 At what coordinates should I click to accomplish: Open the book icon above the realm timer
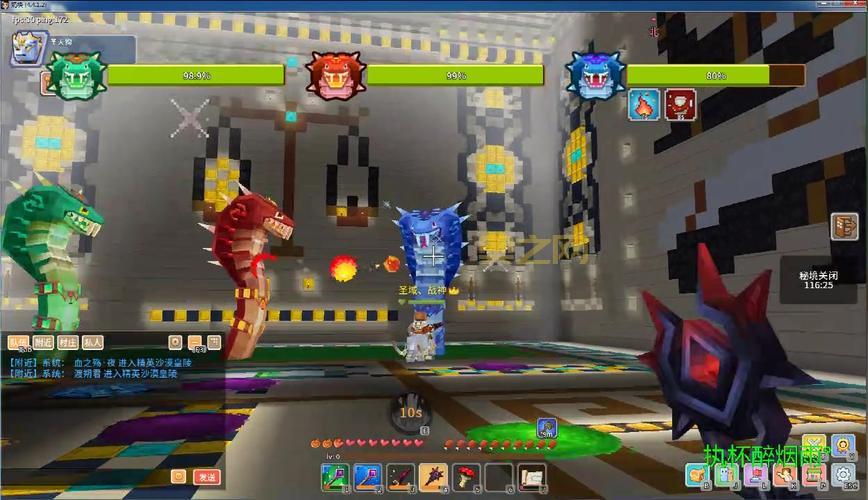tap(845, 227)
